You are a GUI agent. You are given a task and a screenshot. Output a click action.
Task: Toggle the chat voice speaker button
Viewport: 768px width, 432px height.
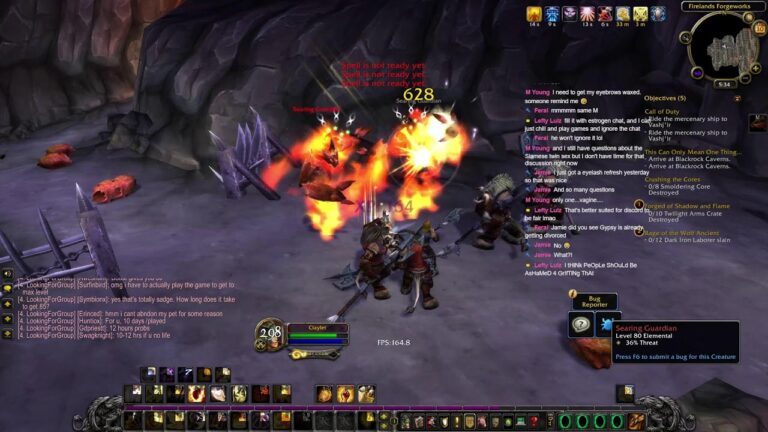point(7,272)
